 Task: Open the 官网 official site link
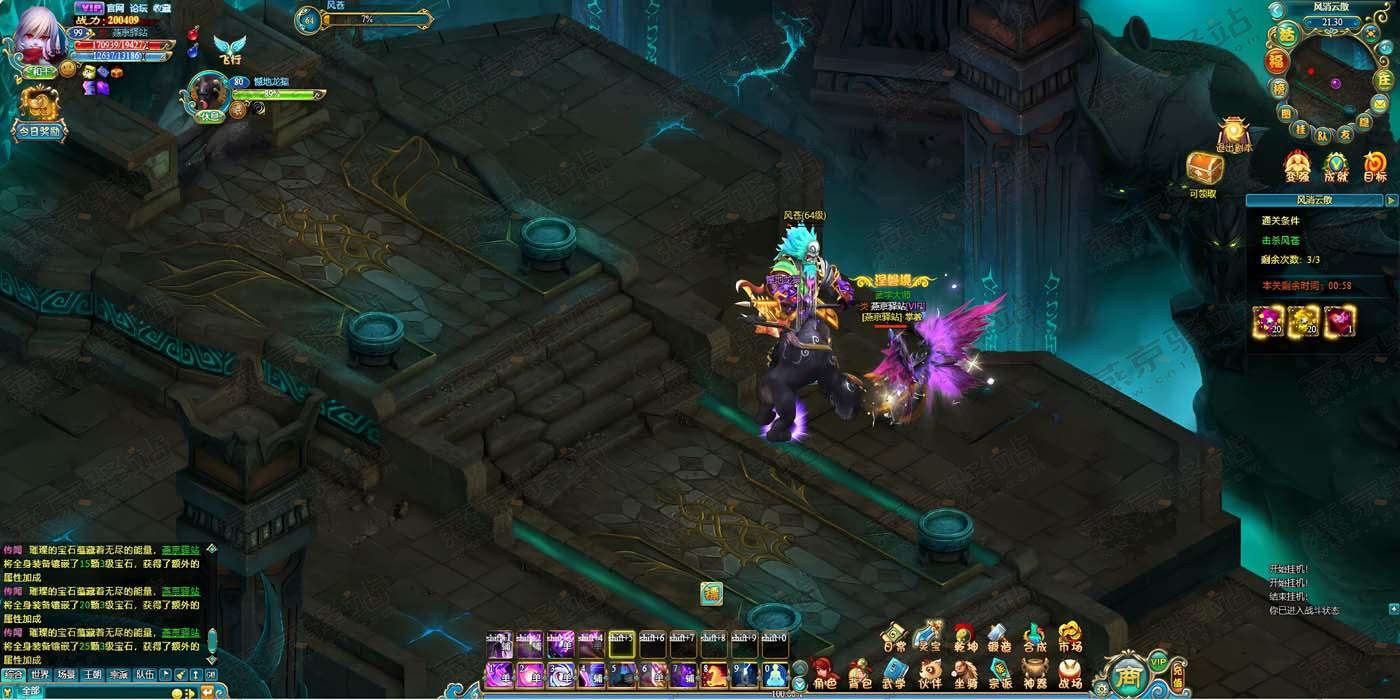pos(116,8)
